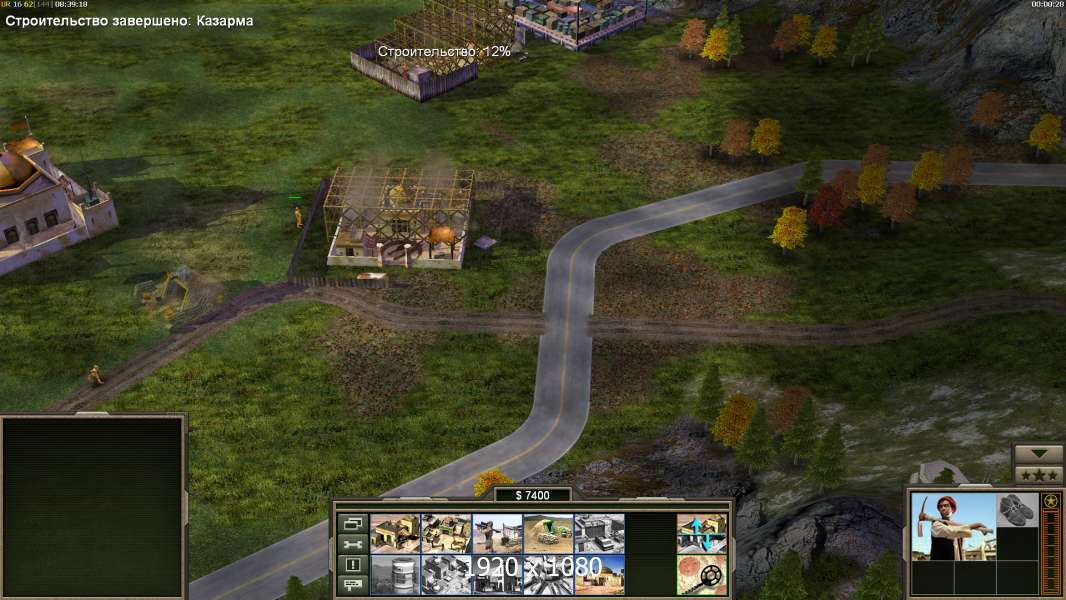
Task: Select the worker portrait
Action: [x=953, y=526]
